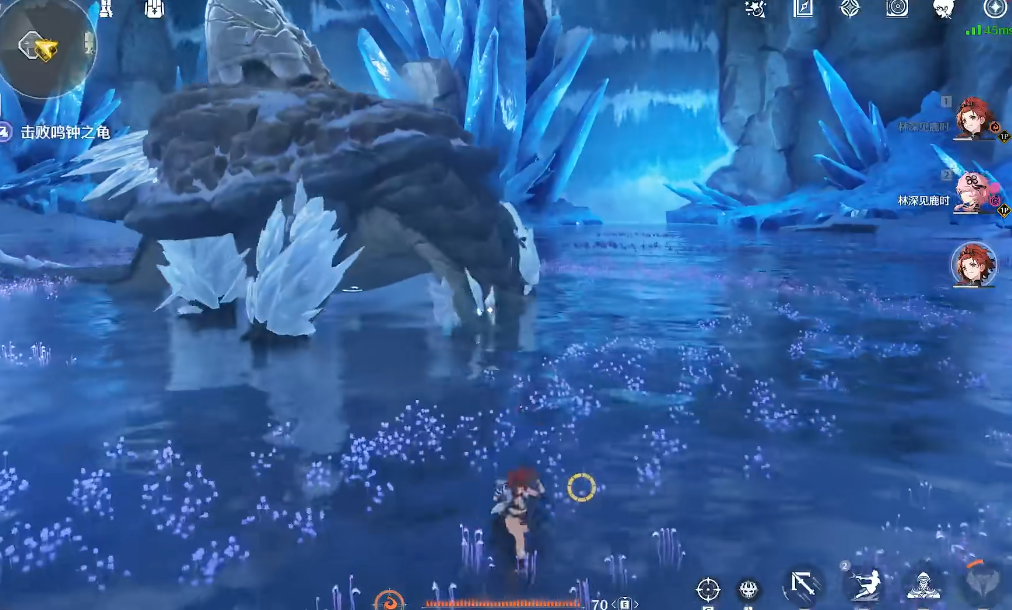
Task: Open the circled star menu icon
Action: click(x=994, y=9)
